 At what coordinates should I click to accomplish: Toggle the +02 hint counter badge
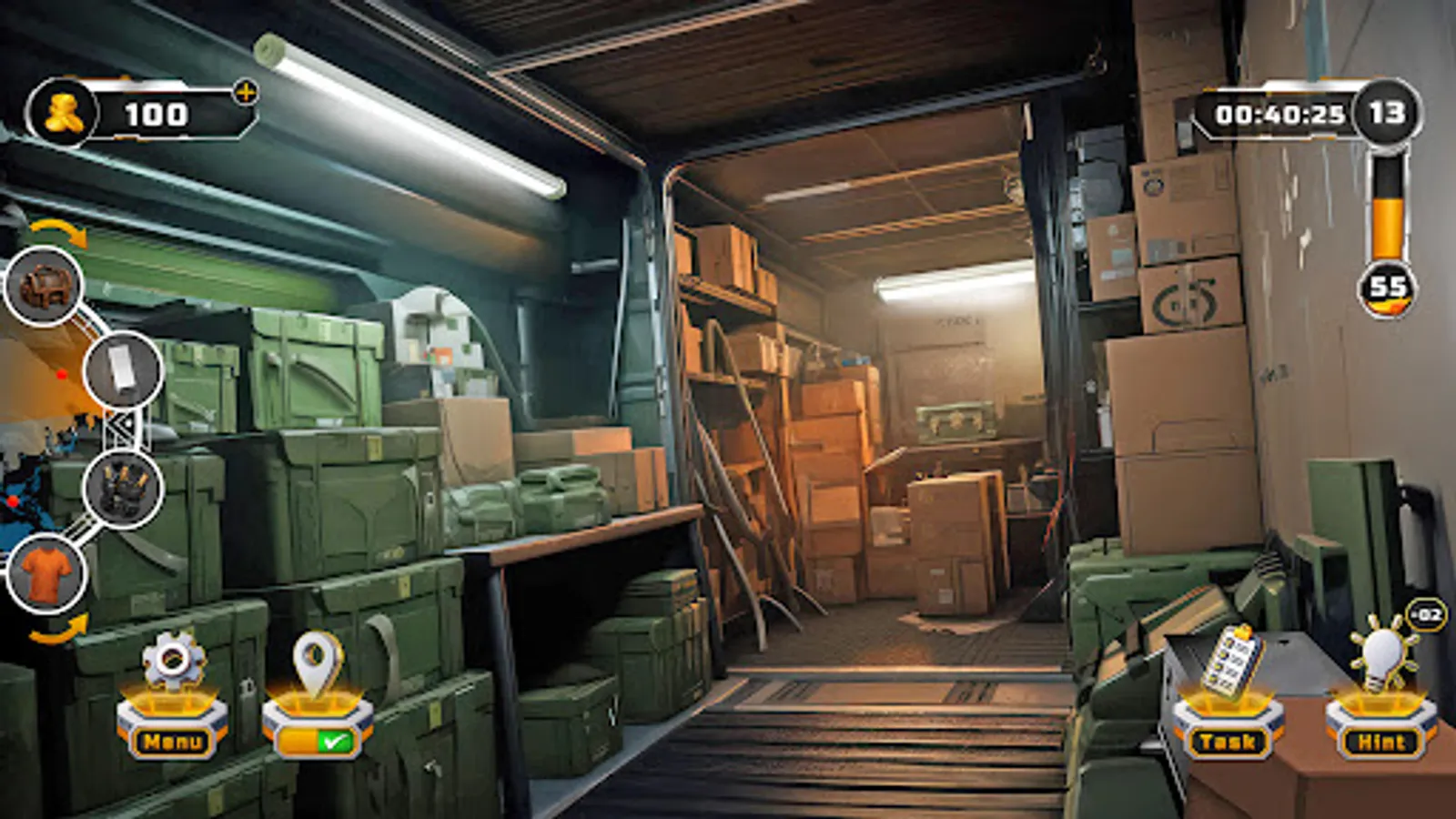point(1421,616)
